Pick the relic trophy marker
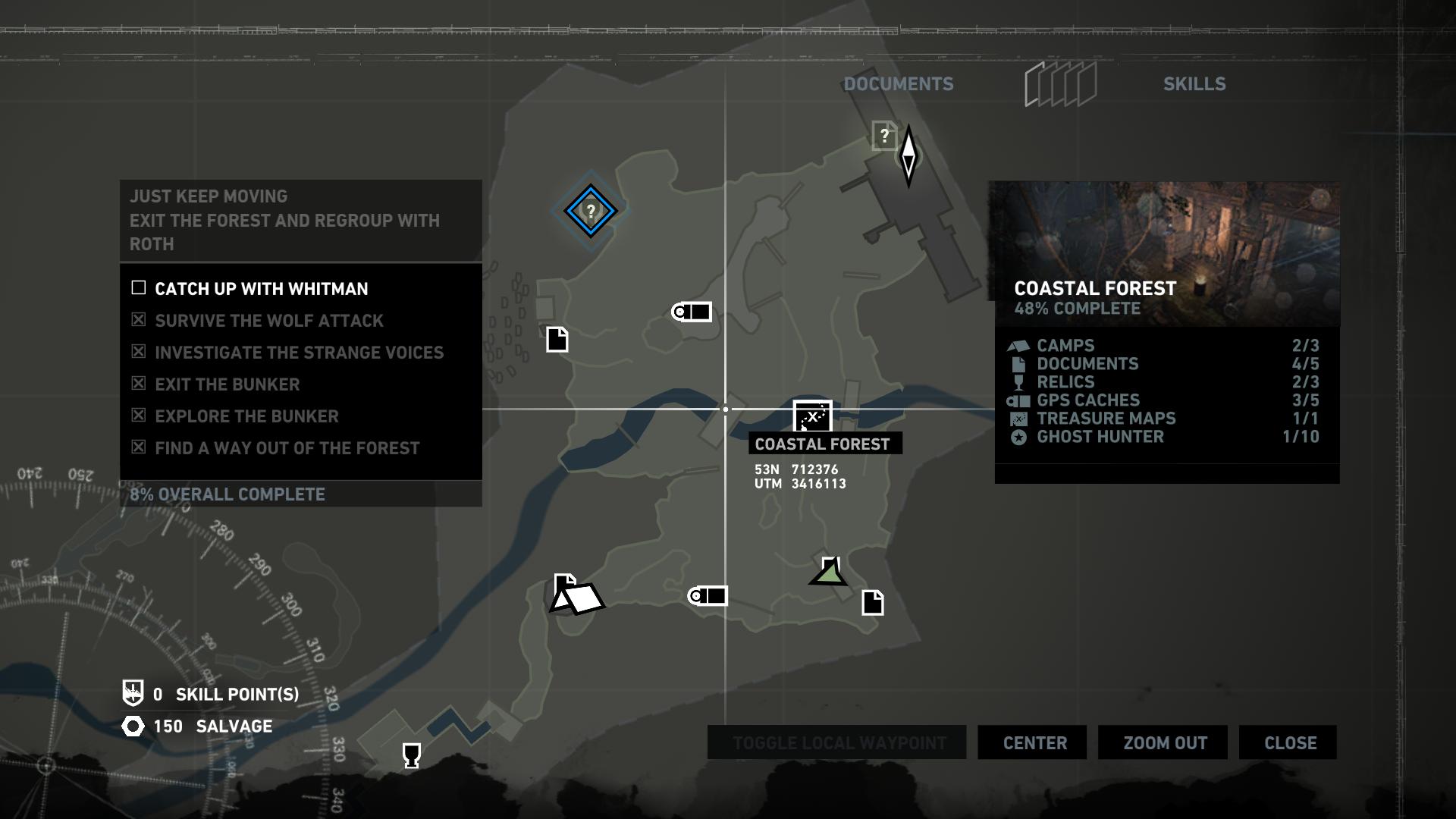Viewport: 1456px width, 819px height. (411, 755)
